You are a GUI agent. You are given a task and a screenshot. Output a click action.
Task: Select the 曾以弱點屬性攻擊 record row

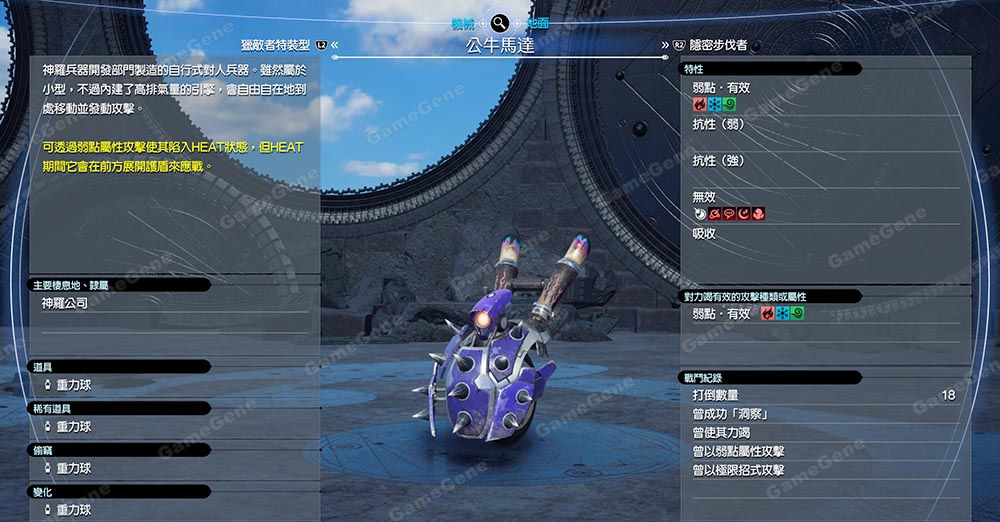pyautogui.click(x=823, y=451)
